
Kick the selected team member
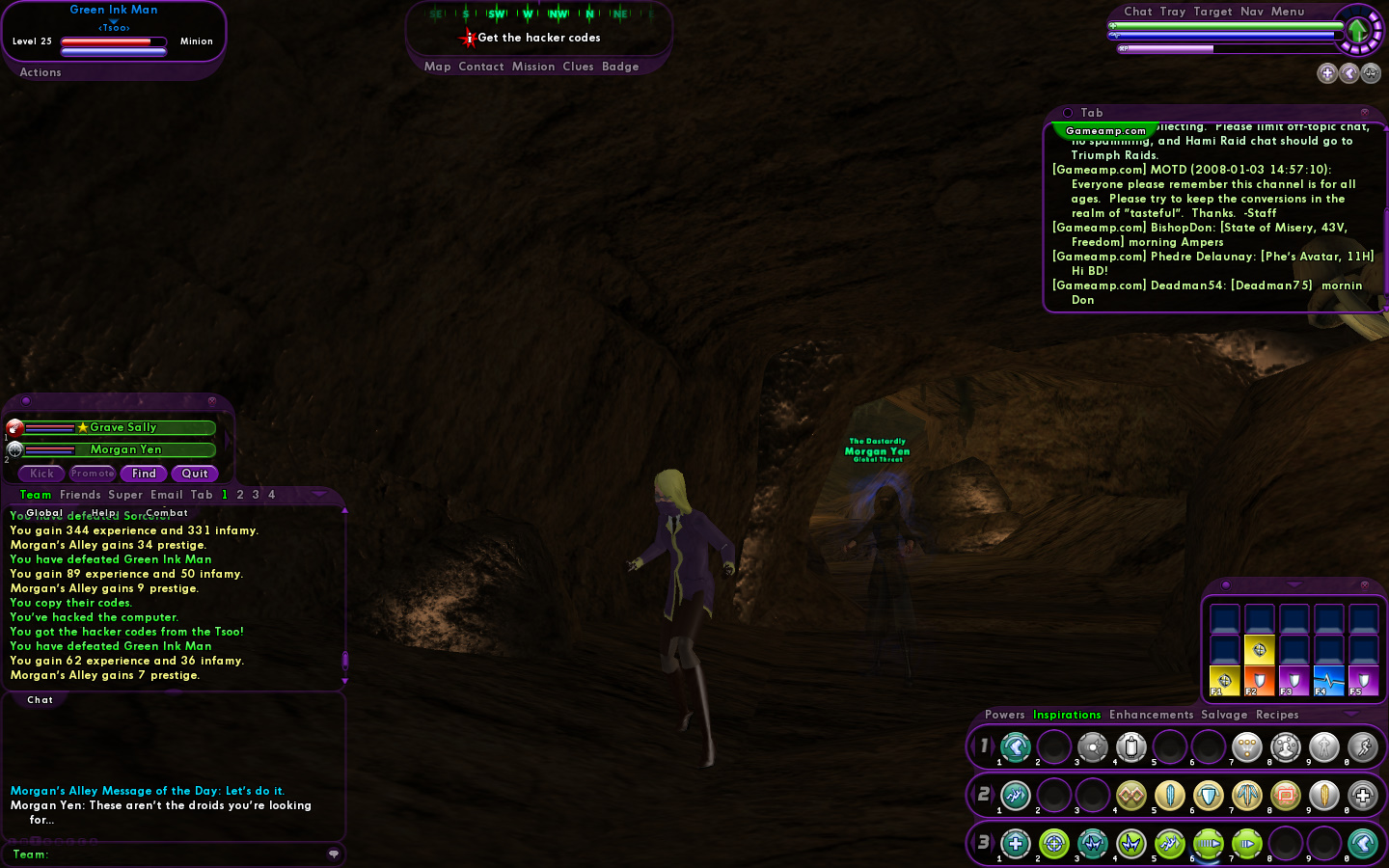[41, 474]
